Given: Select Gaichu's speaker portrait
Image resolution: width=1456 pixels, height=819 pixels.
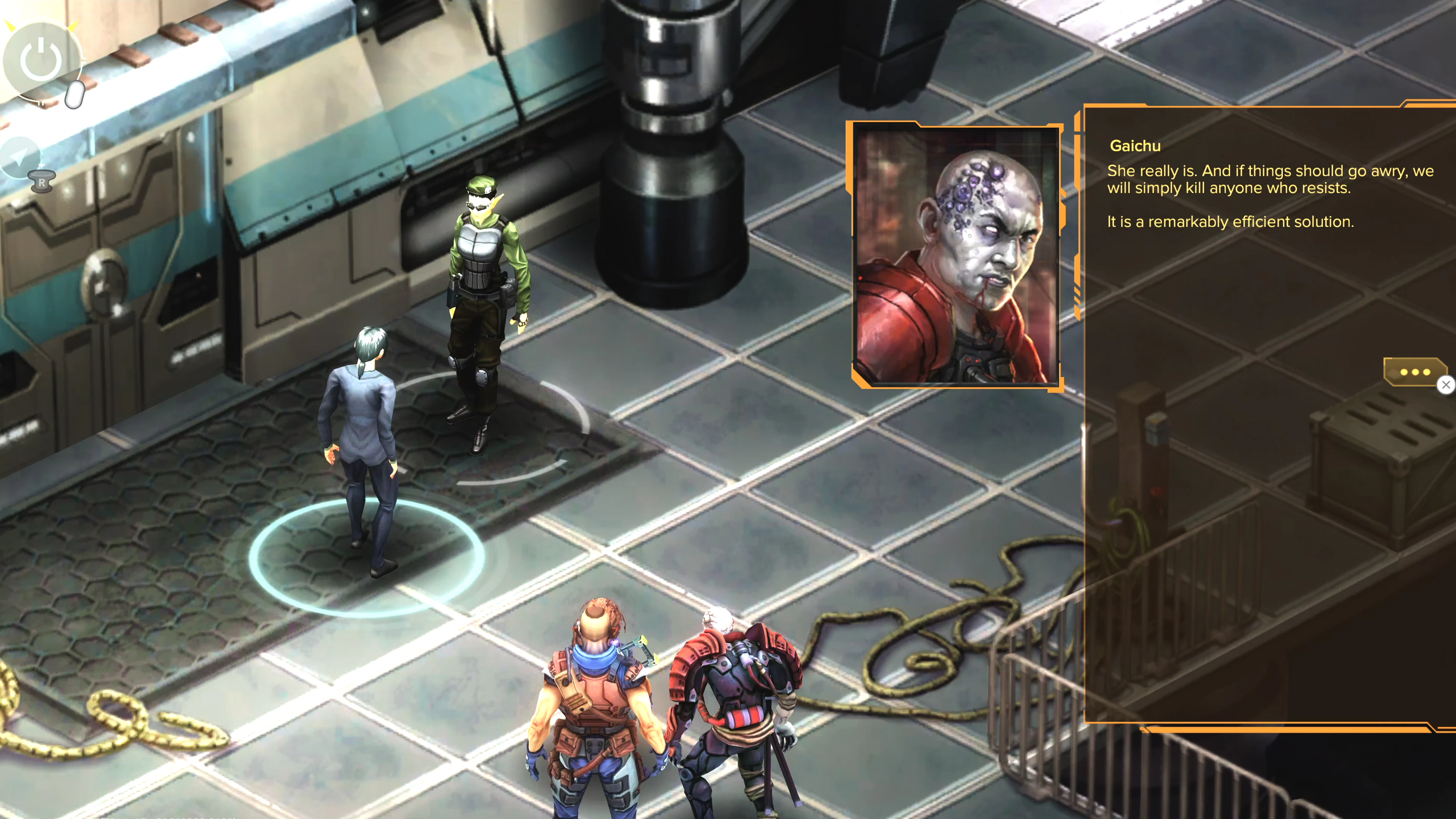Looking at the screenshot, I should [x=956, y=256].
